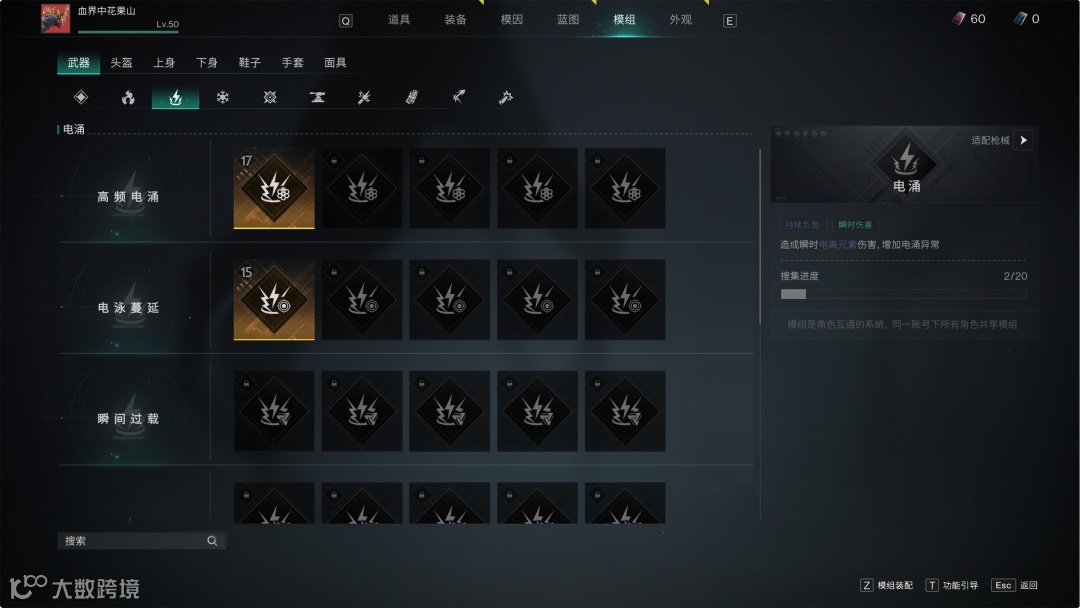The image size is (1080, 608).
Task: Select the level 15 电泳蔓延 mod
Action: [274, 300]
